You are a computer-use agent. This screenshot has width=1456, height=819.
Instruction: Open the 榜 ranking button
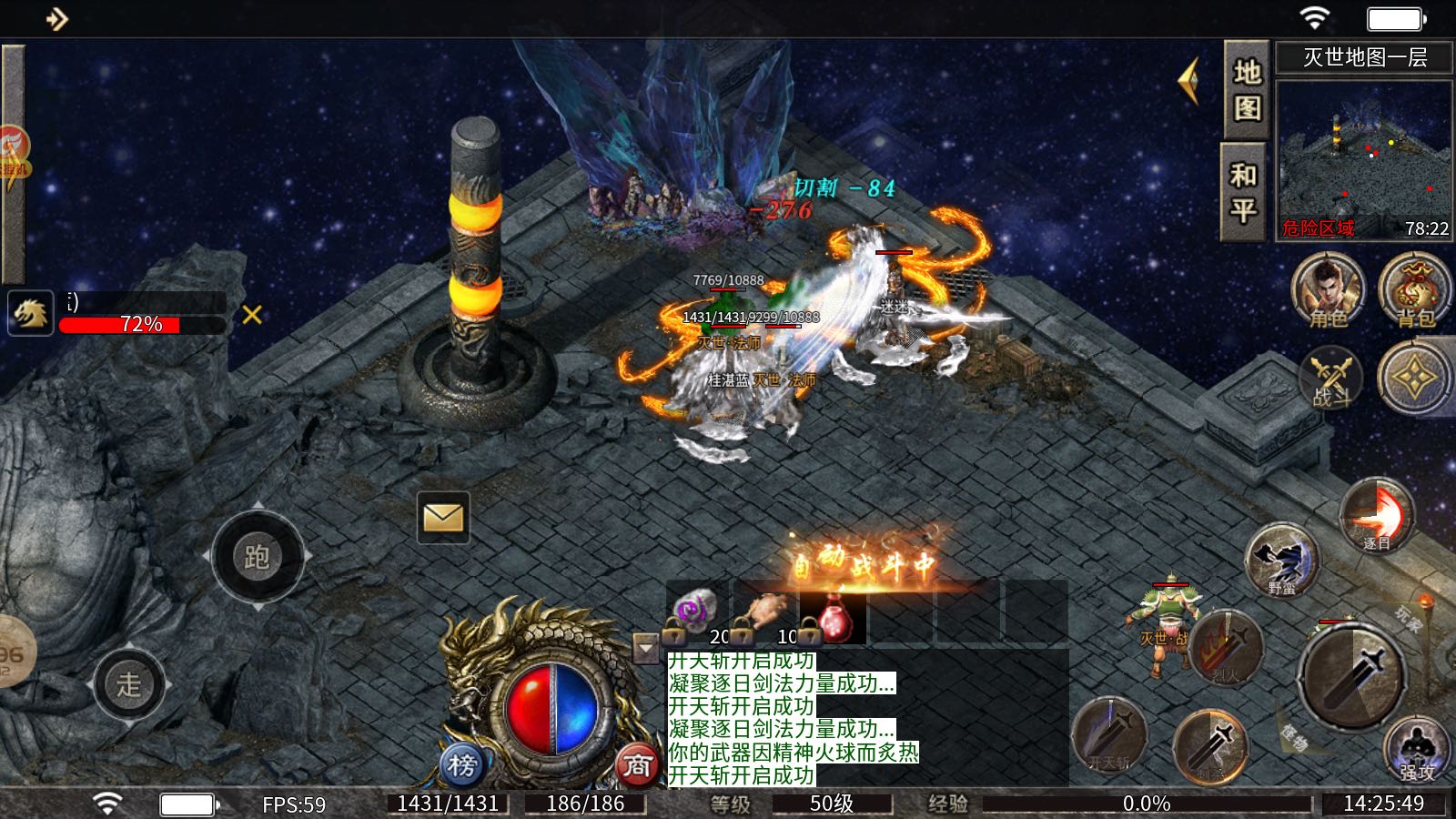coord(461,765)
